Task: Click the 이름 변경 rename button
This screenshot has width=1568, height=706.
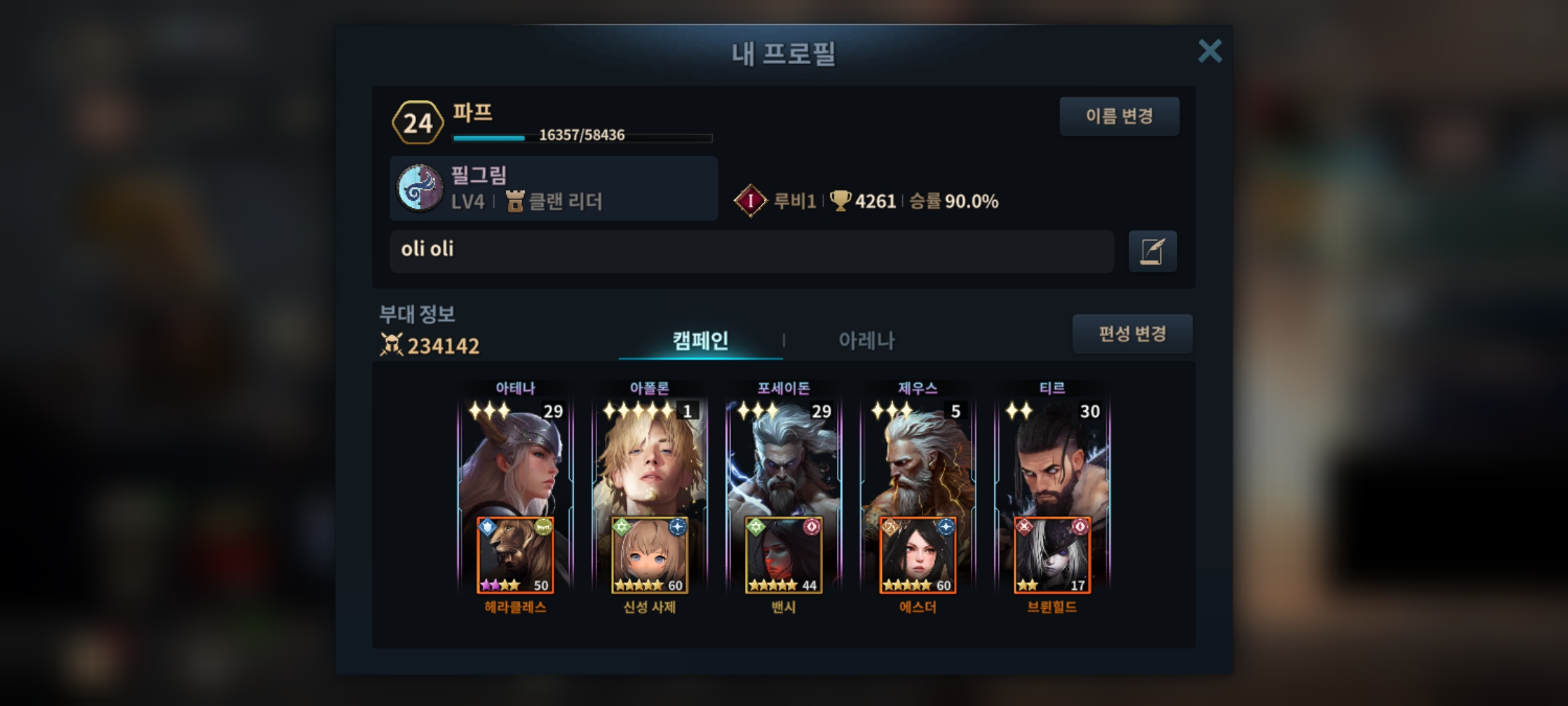Action: [x=1119, y=116]
